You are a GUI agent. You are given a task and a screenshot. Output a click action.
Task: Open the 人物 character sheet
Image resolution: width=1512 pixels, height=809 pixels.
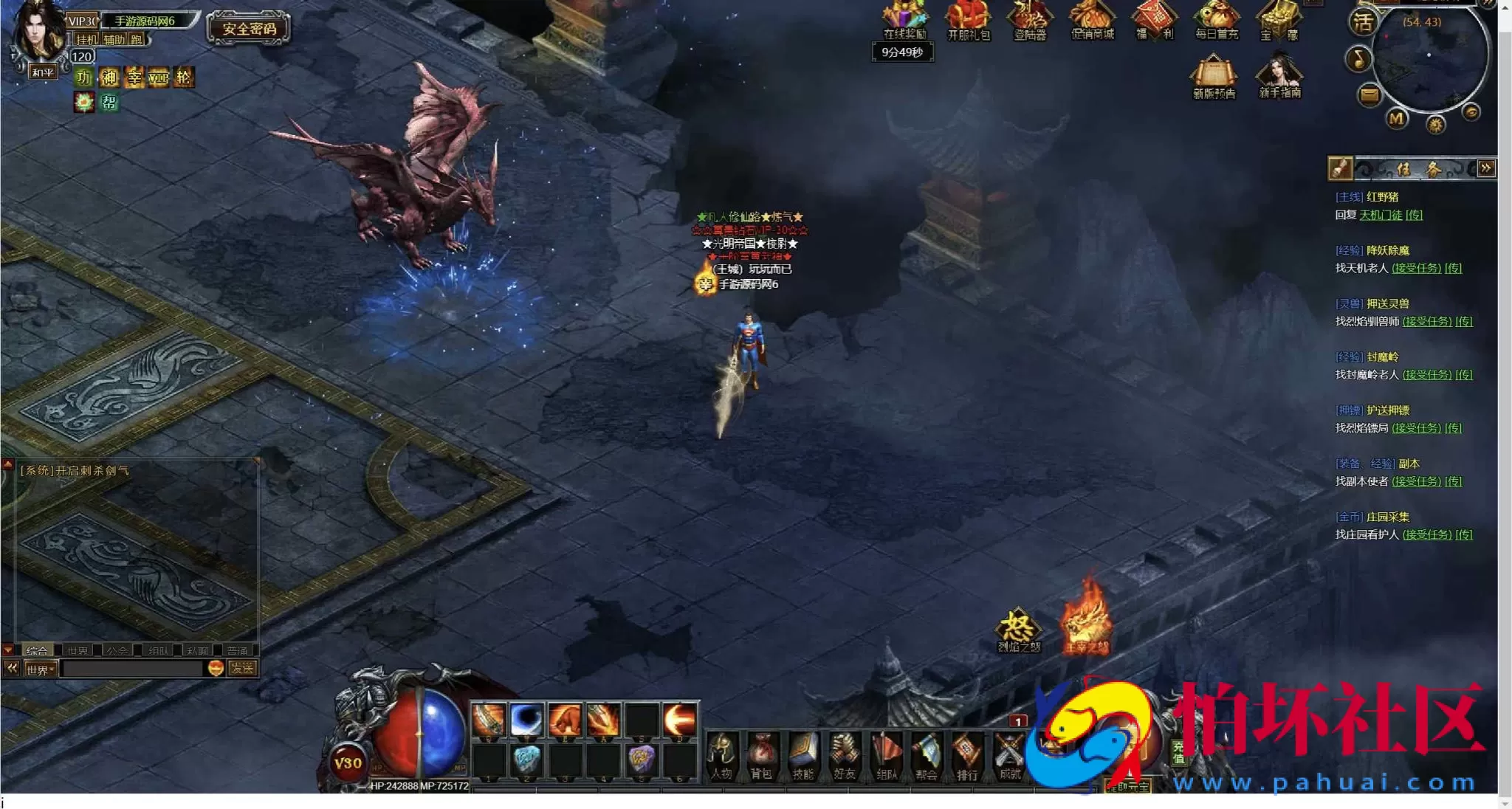(x=721, y=755)
